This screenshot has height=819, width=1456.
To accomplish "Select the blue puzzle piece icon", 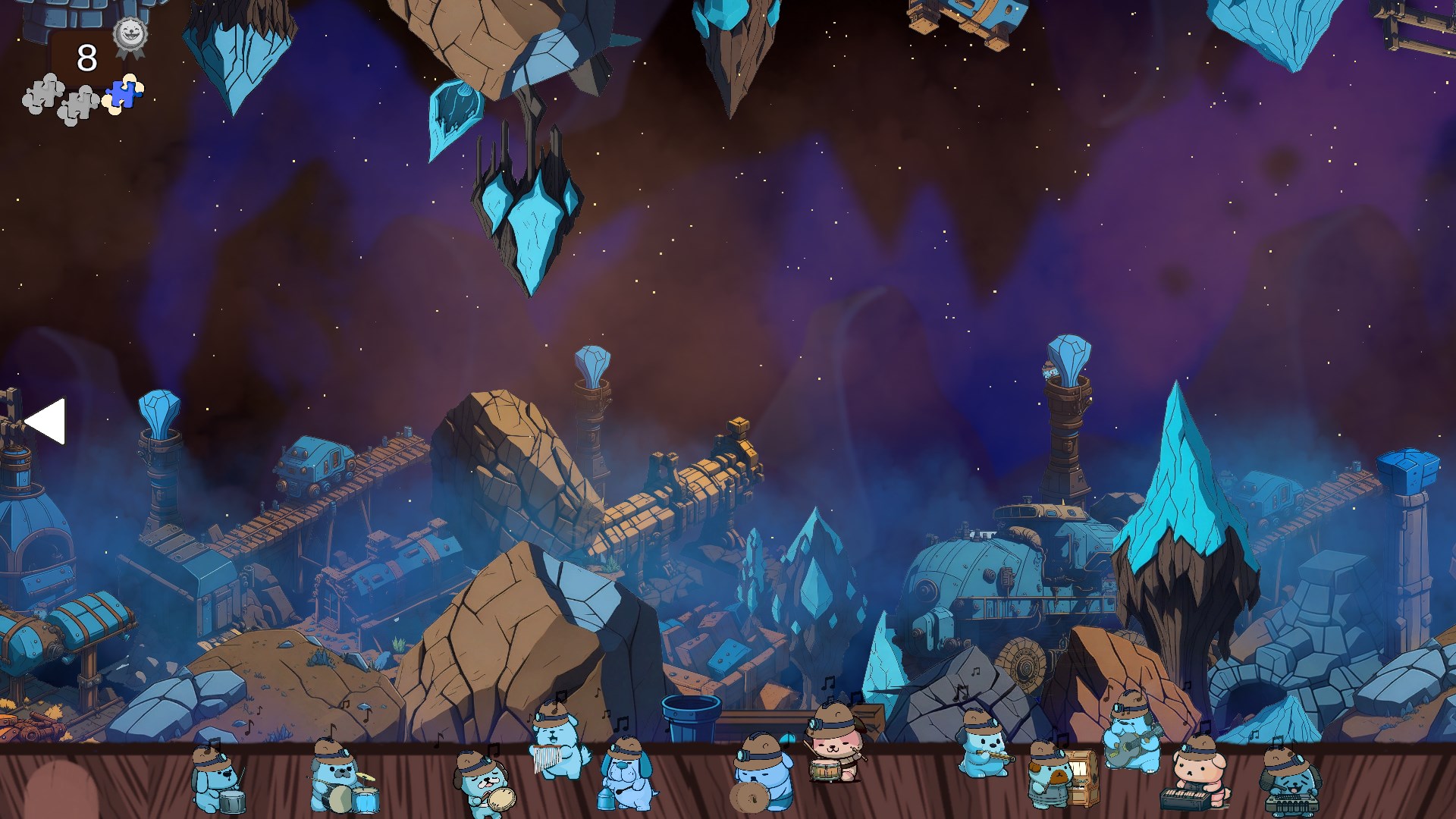I will click(x=124, y=95).
